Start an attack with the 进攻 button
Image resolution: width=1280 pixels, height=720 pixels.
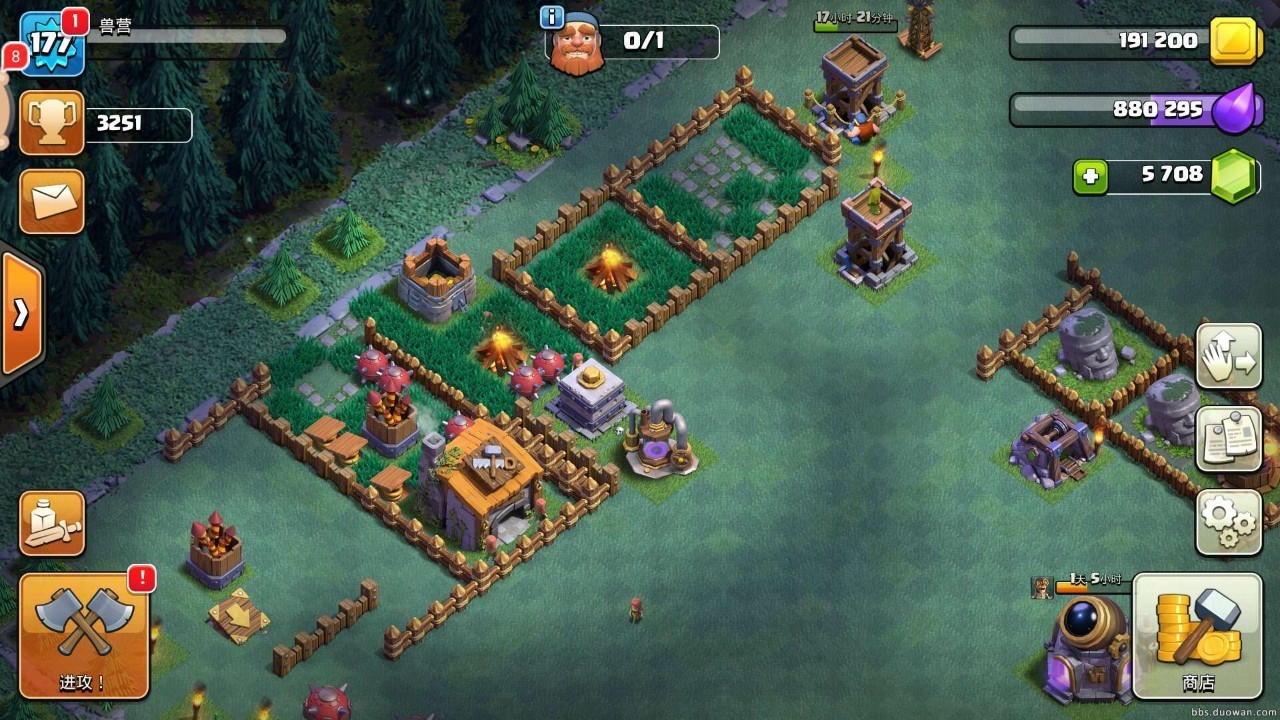[84, 636]
